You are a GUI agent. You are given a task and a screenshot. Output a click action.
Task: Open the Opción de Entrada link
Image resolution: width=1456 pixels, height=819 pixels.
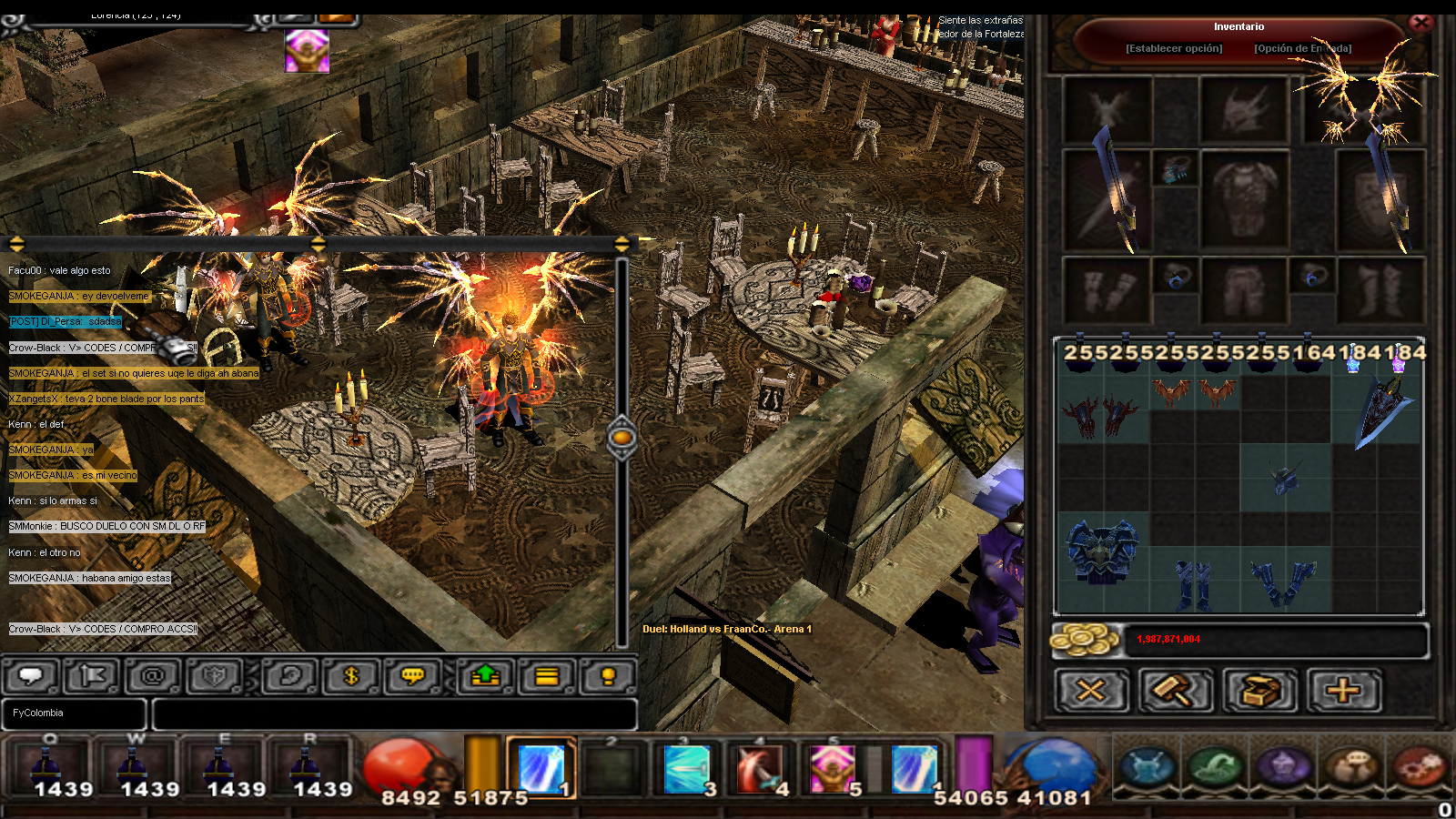(x=1302, y=48)
